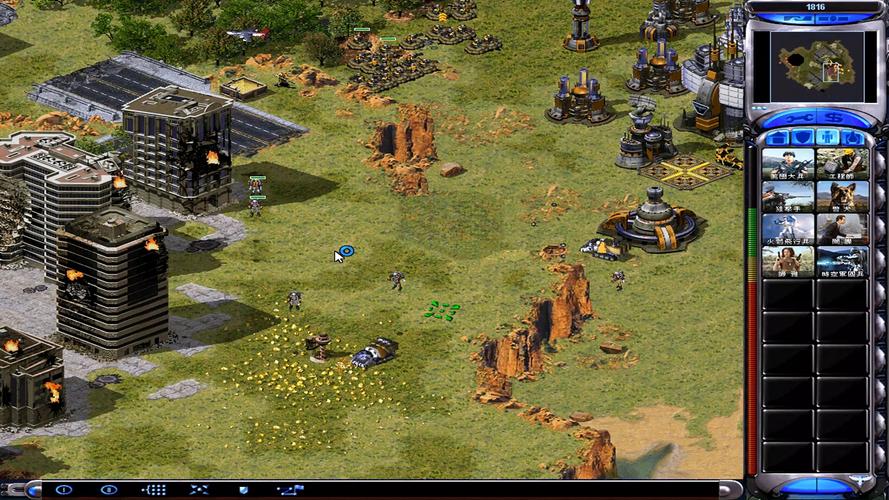Train Tanya from the build list
Image resolution: width=889 pixels, height=500 pixels.
click(x=787, y=262)
